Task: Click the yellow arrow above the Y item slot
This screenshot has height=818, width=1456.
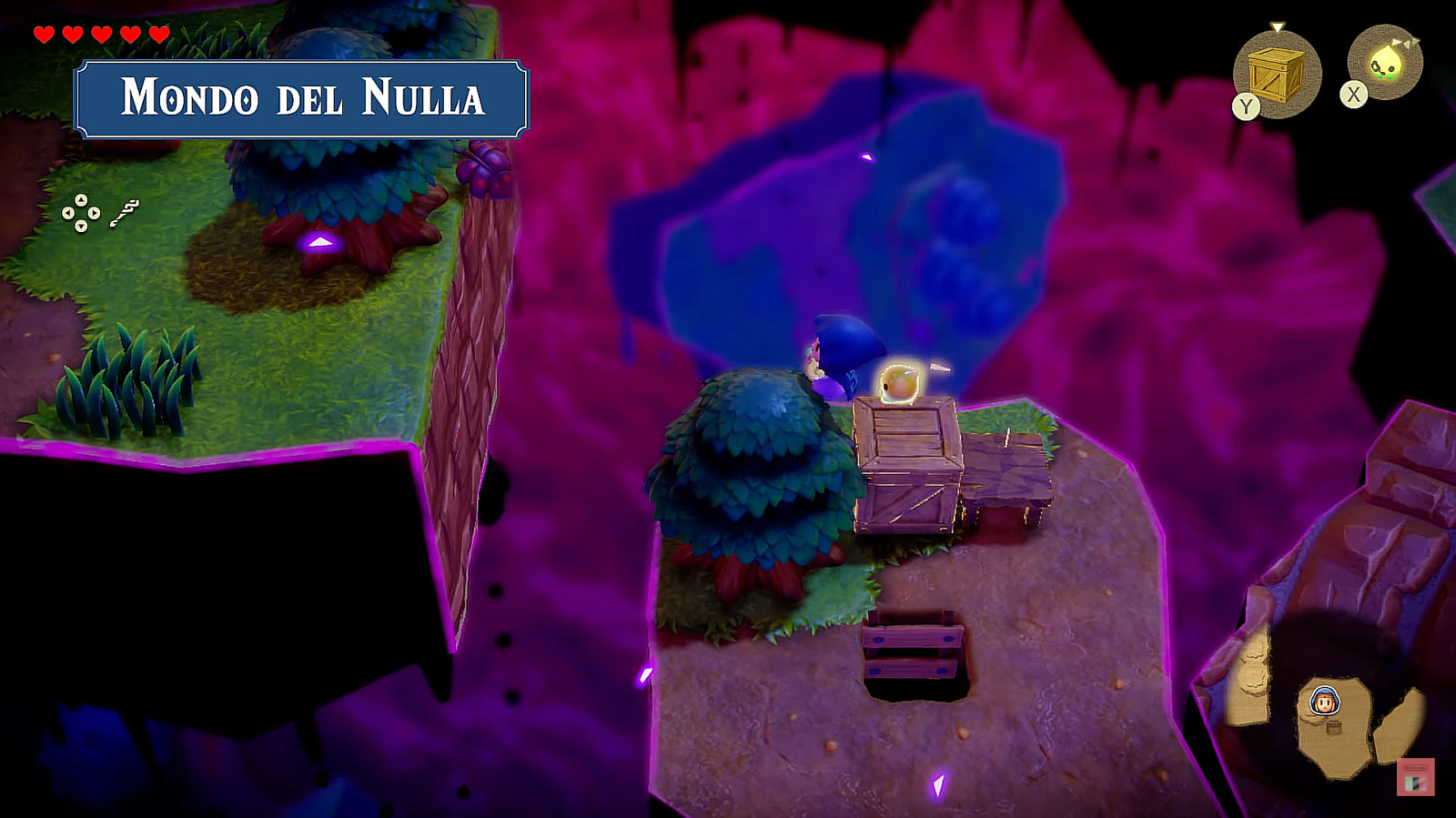Action: (x=1279, y=26)
